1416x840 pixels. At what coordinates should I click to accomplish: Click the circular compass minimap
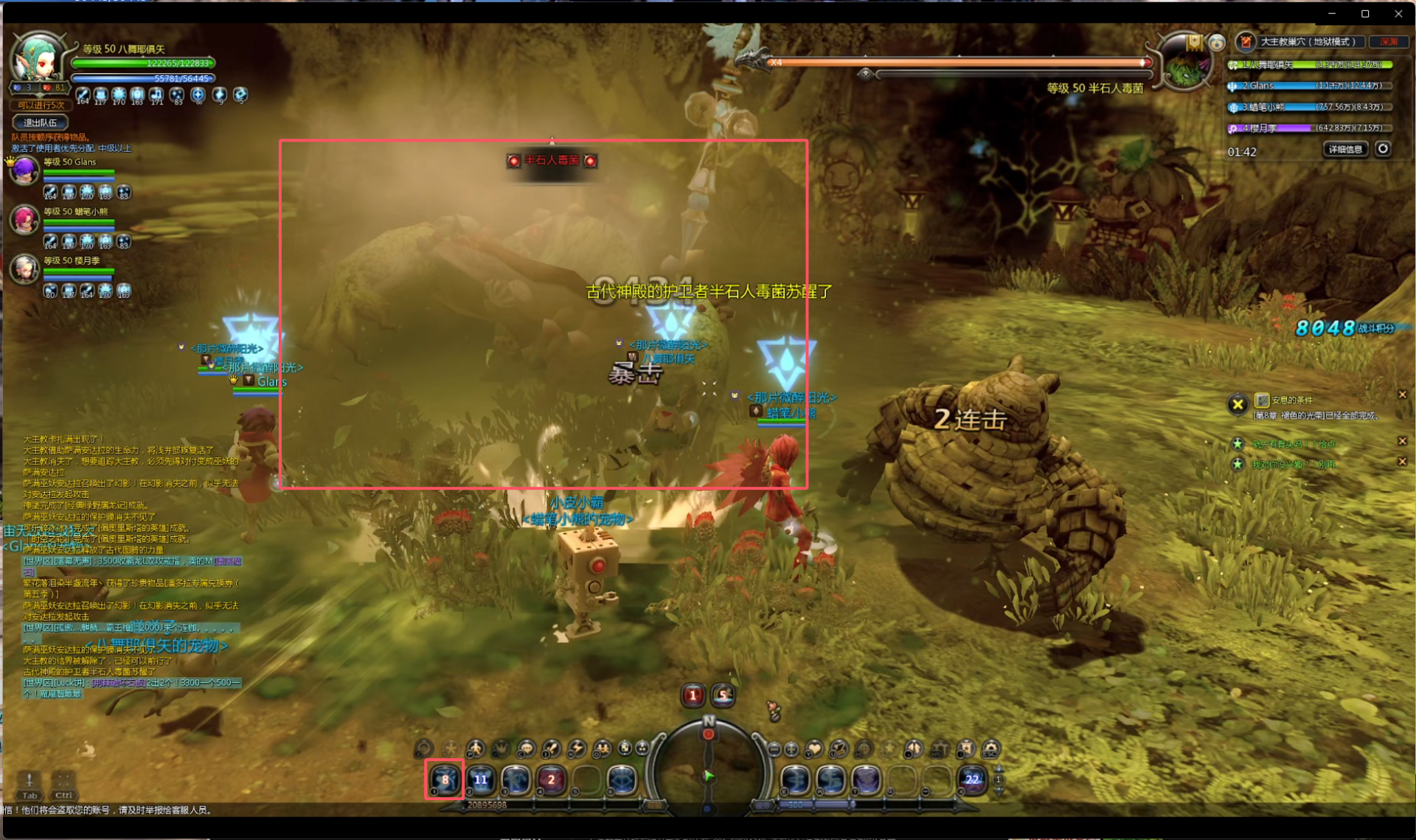tap(708, 767)
